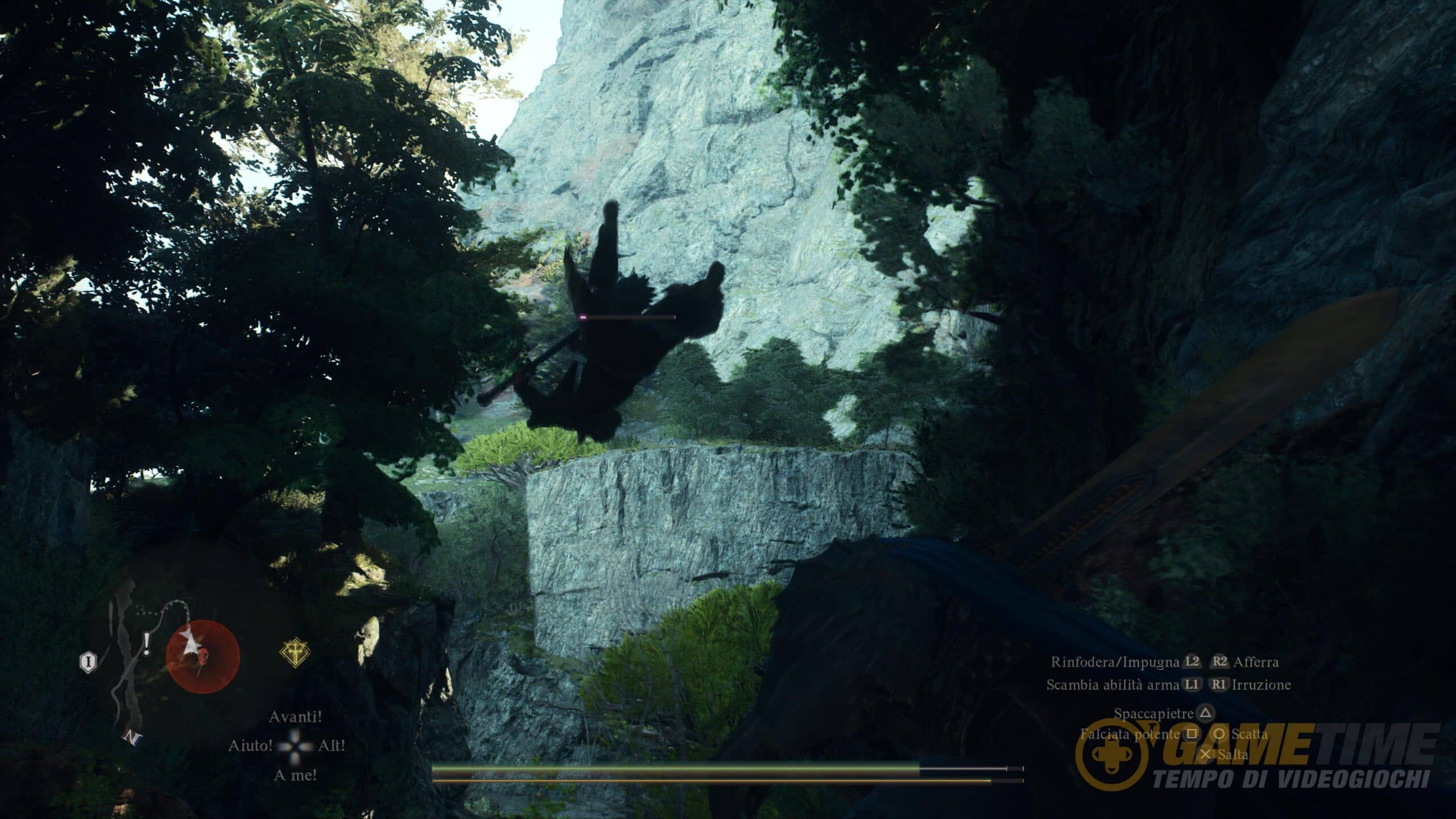Activate the Spaccapietre weapon skill

1155,713
